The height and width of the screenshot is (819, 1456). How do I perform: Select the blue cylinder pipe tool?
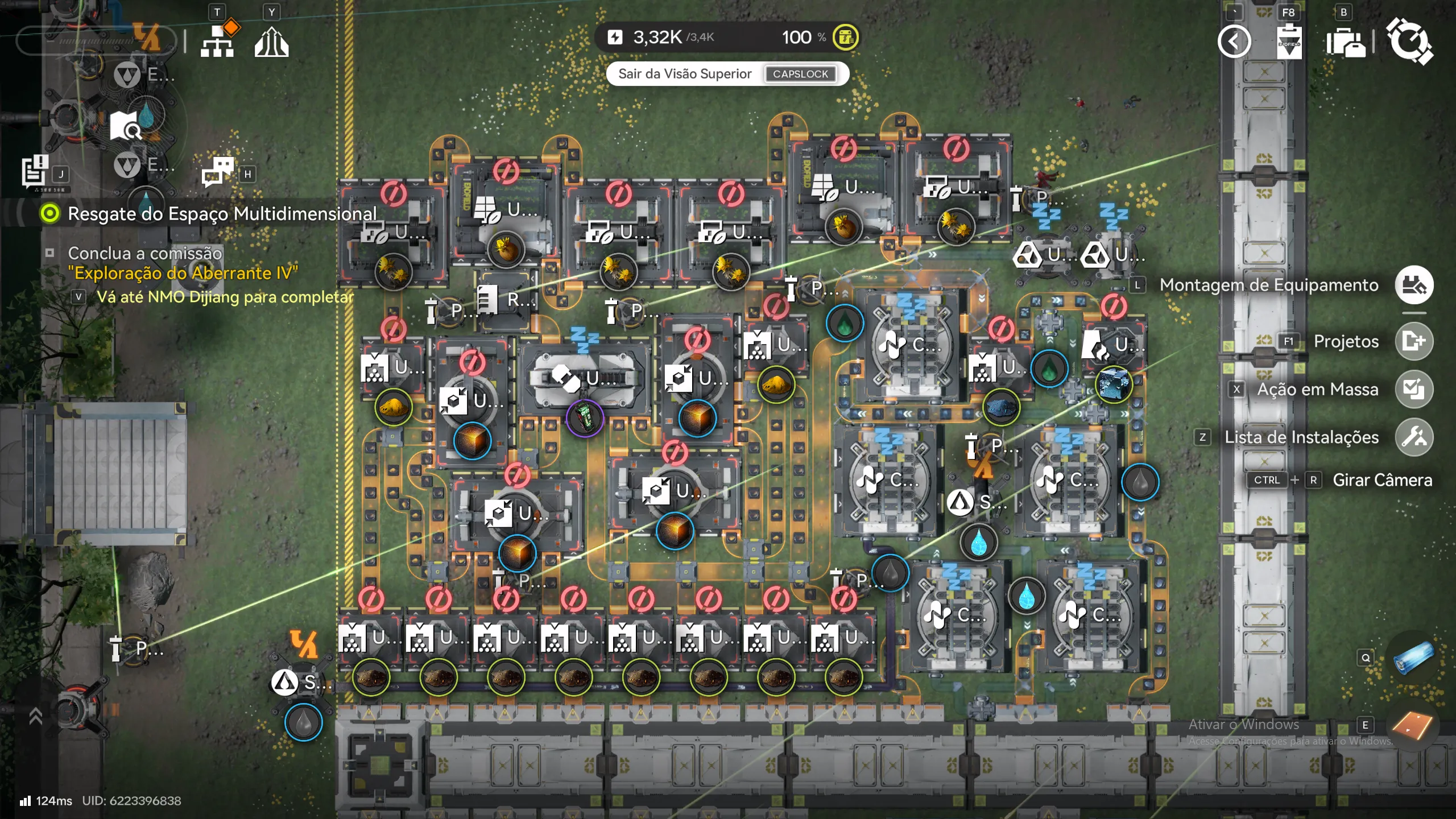[1413, 658]
